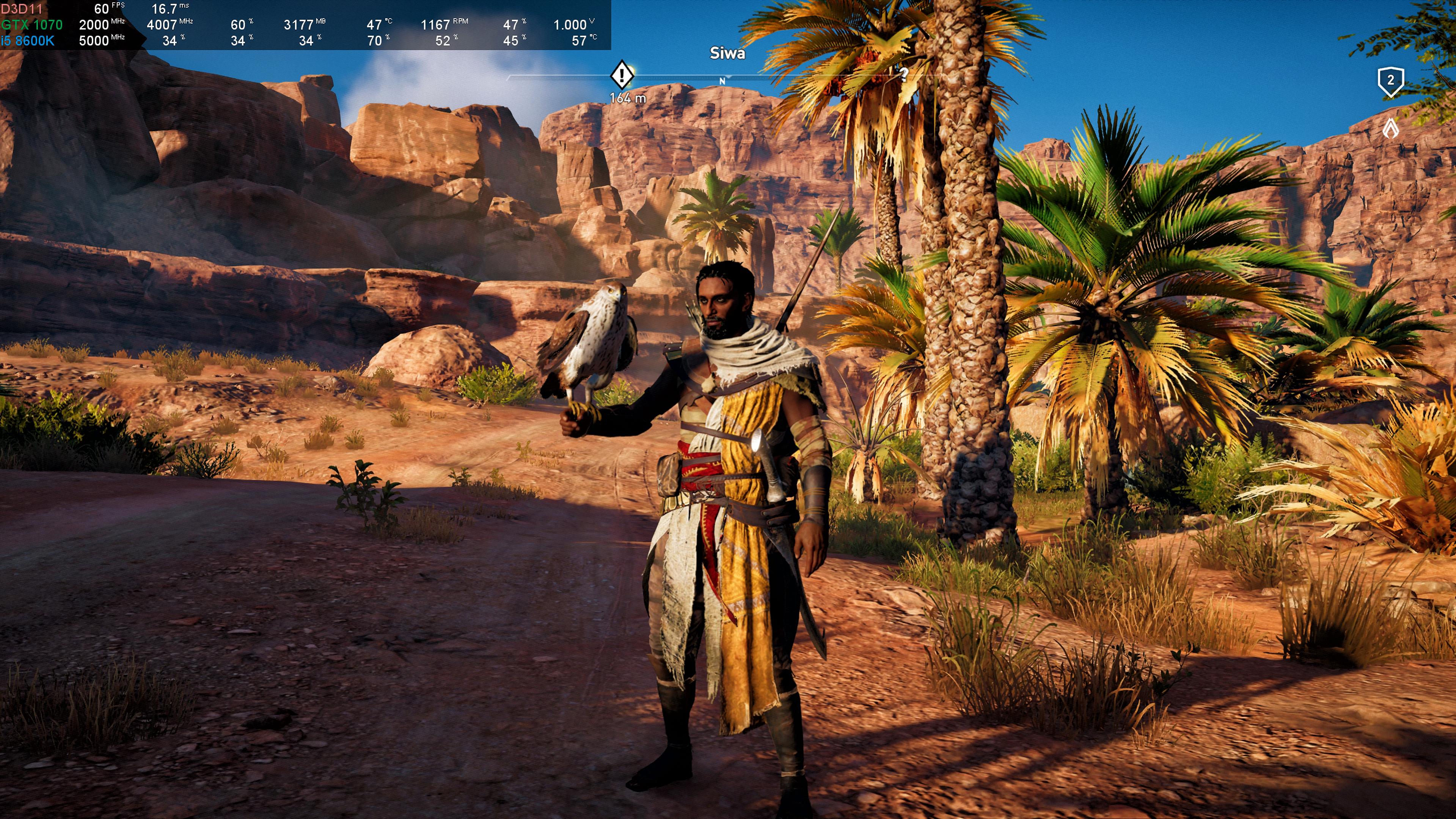The width and height of the screenshot is (1456, 819).
Task: Select the quest marker diamond on the compass
Action: pos(622,75)
